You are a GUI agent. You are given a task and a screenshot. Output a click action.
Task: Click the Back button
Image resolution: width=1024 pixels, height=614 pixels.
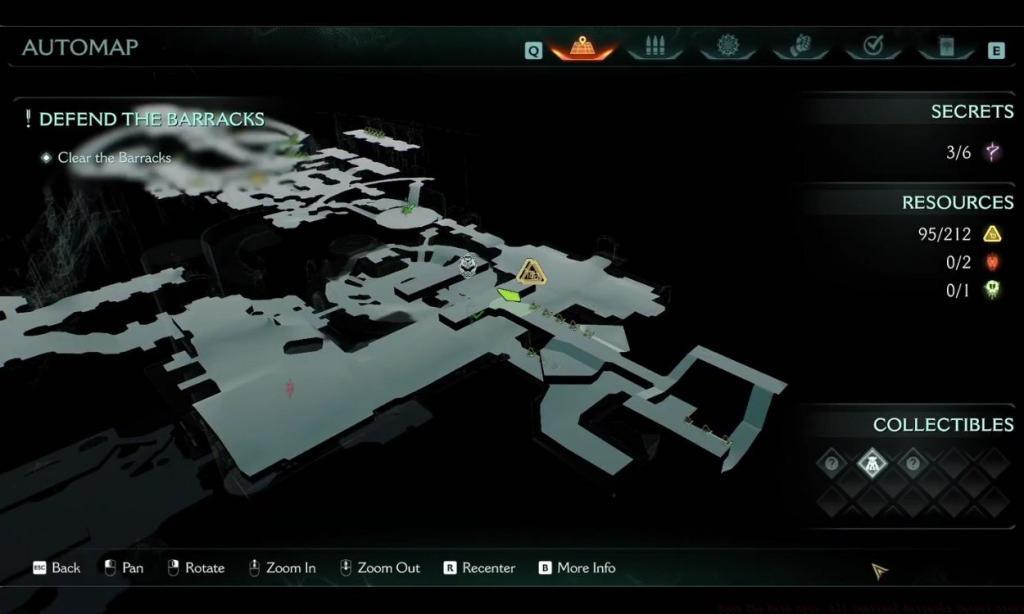[57, 568]
